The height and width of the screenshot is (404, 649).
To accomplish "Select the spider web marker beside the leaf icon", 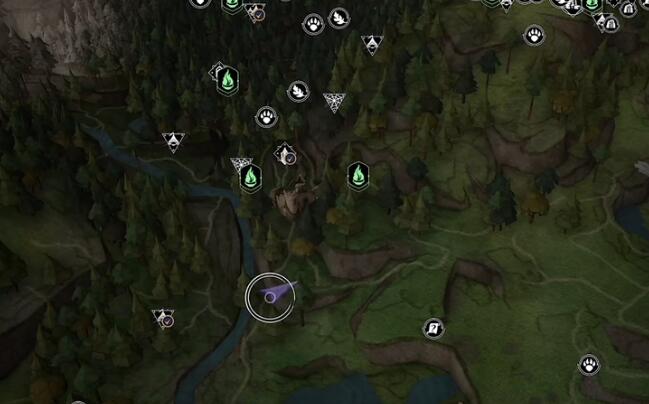I will click(333, 101).
